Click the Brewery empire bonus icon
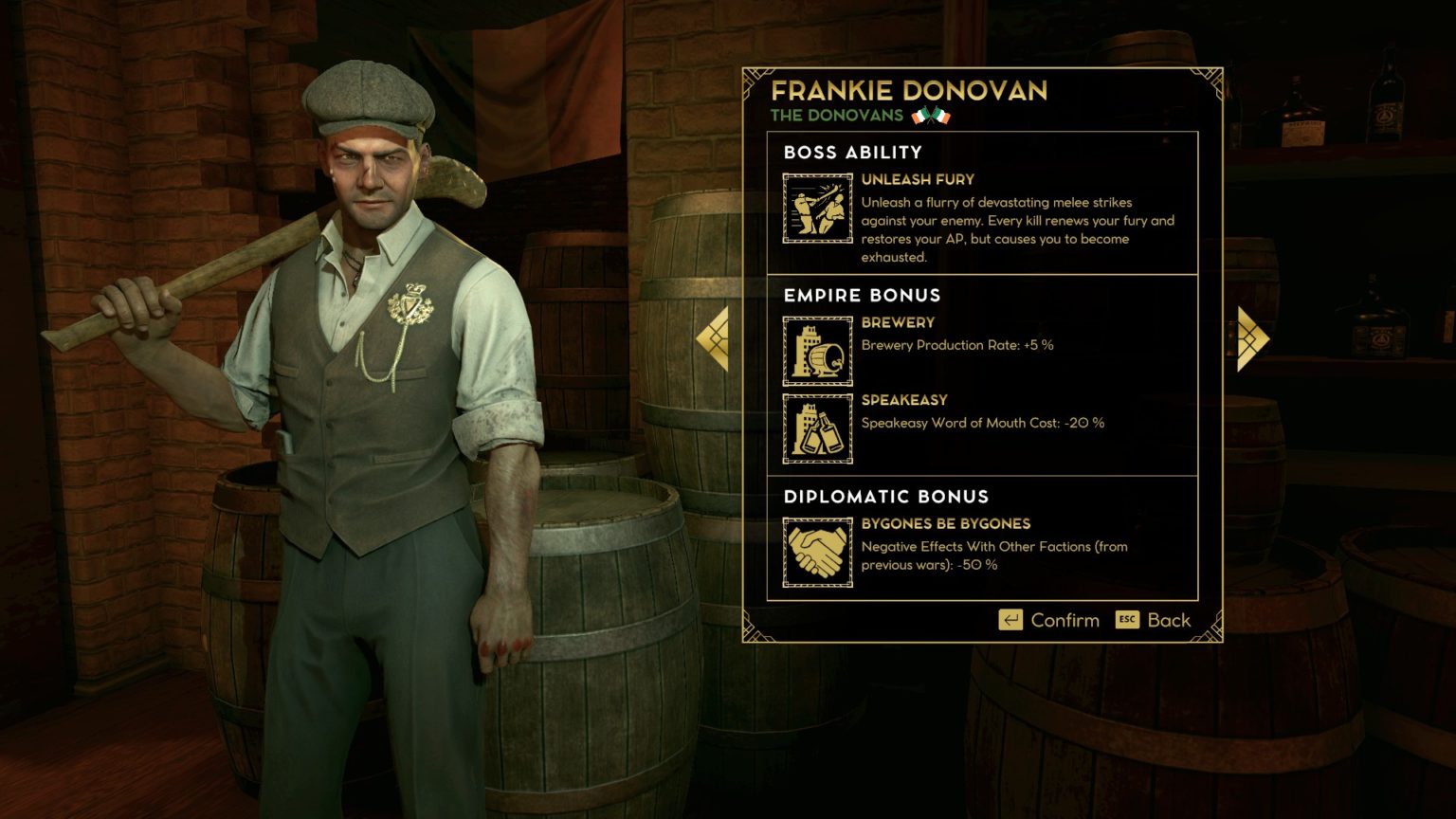 click(x=817, y=351)
